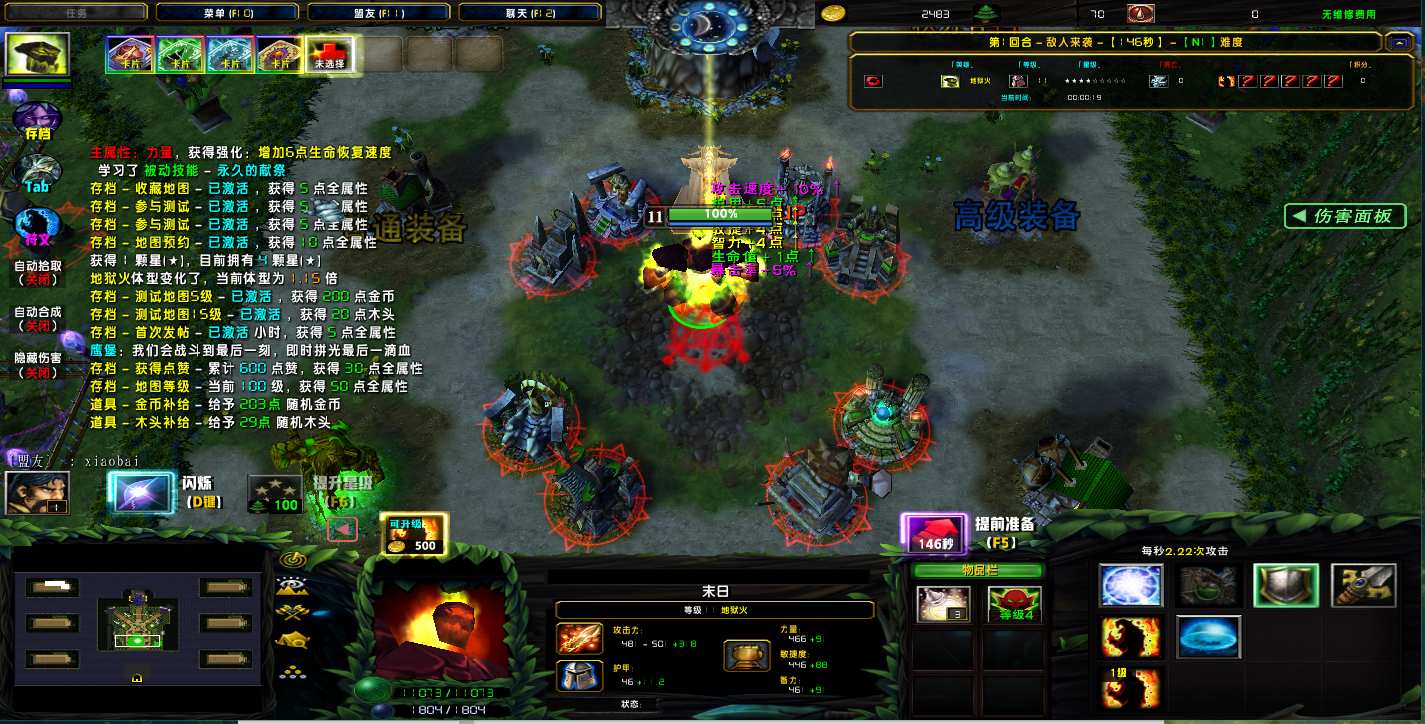Activate the 闪烁 blink ability
This screenshot has height=724, width=1425.
[x=141, y=493]
